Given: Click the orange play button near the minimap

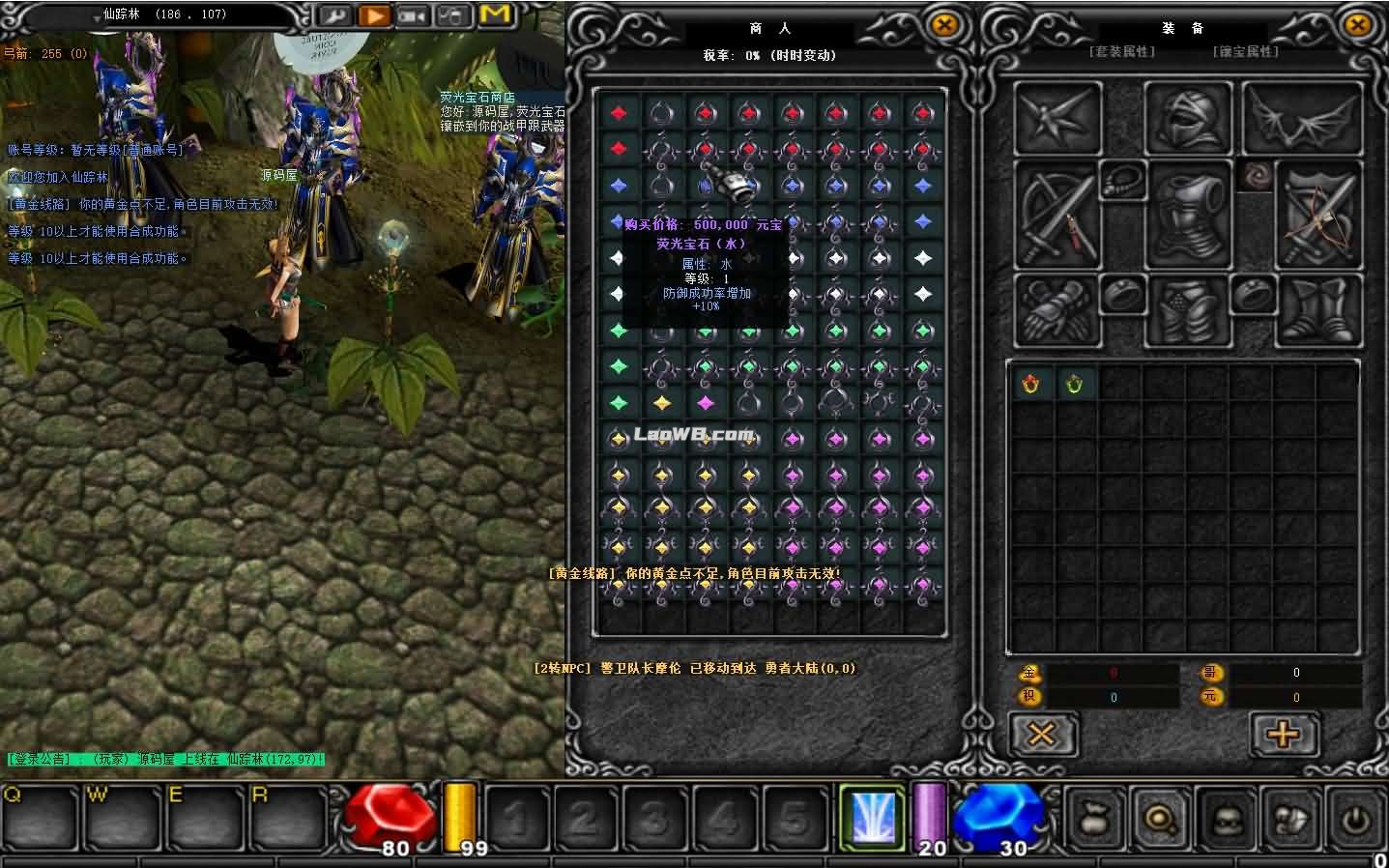Looking at the screenshot, I should 374,16.
